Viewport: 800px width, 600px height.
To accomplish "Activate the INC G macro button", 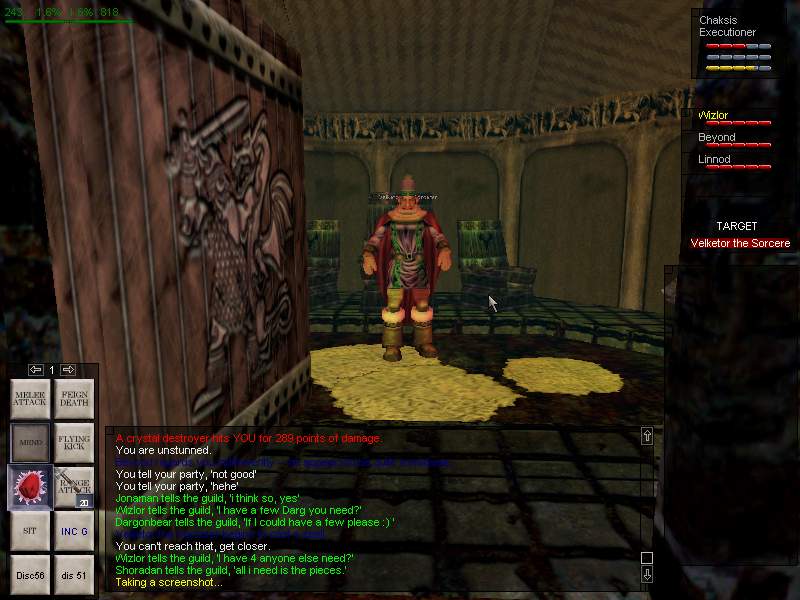I will [74, 530].
